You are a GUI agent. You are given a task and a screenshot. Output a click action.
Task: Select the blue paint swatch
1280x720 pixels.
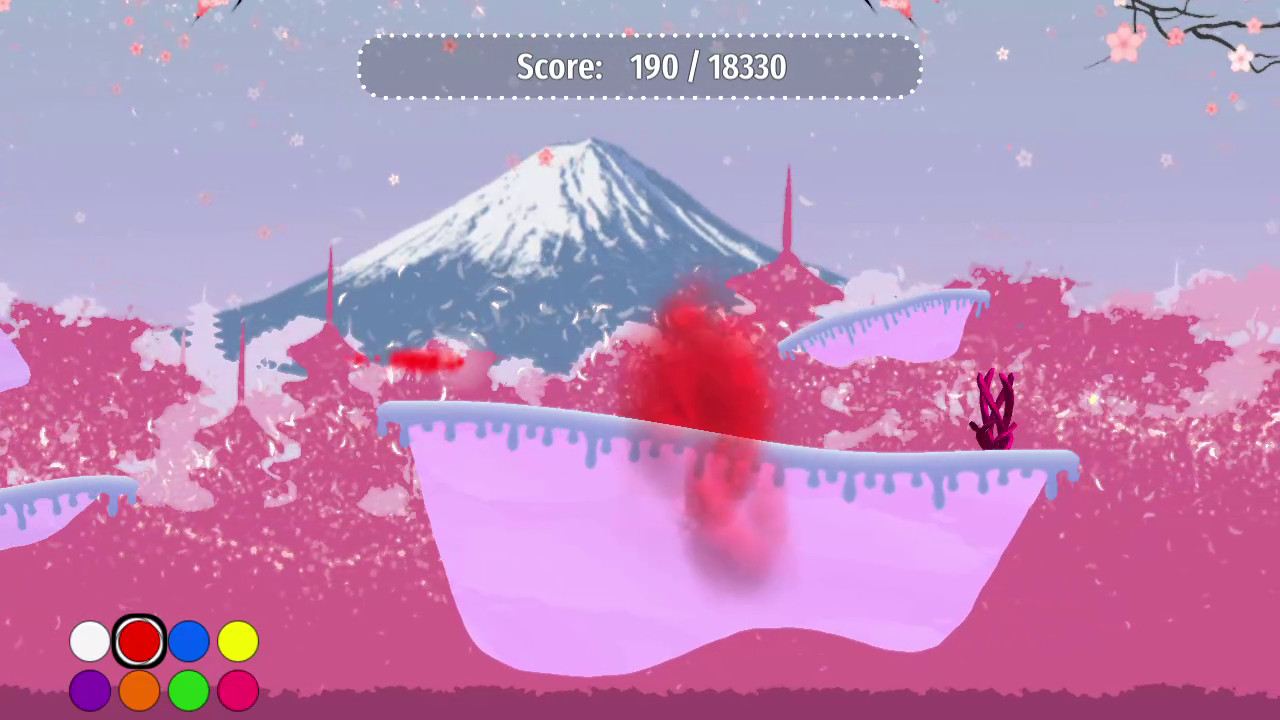tap(189, 641)
